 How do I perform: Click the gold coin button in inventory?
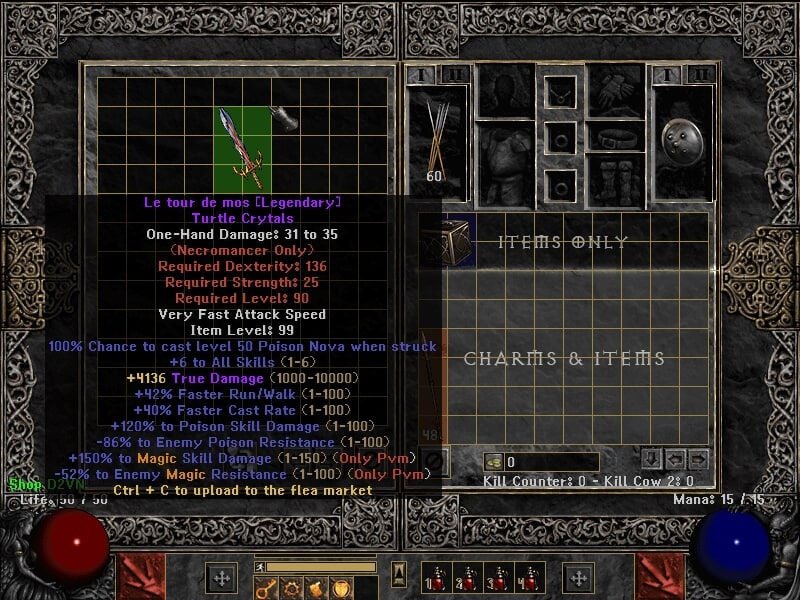click(493, 462)
